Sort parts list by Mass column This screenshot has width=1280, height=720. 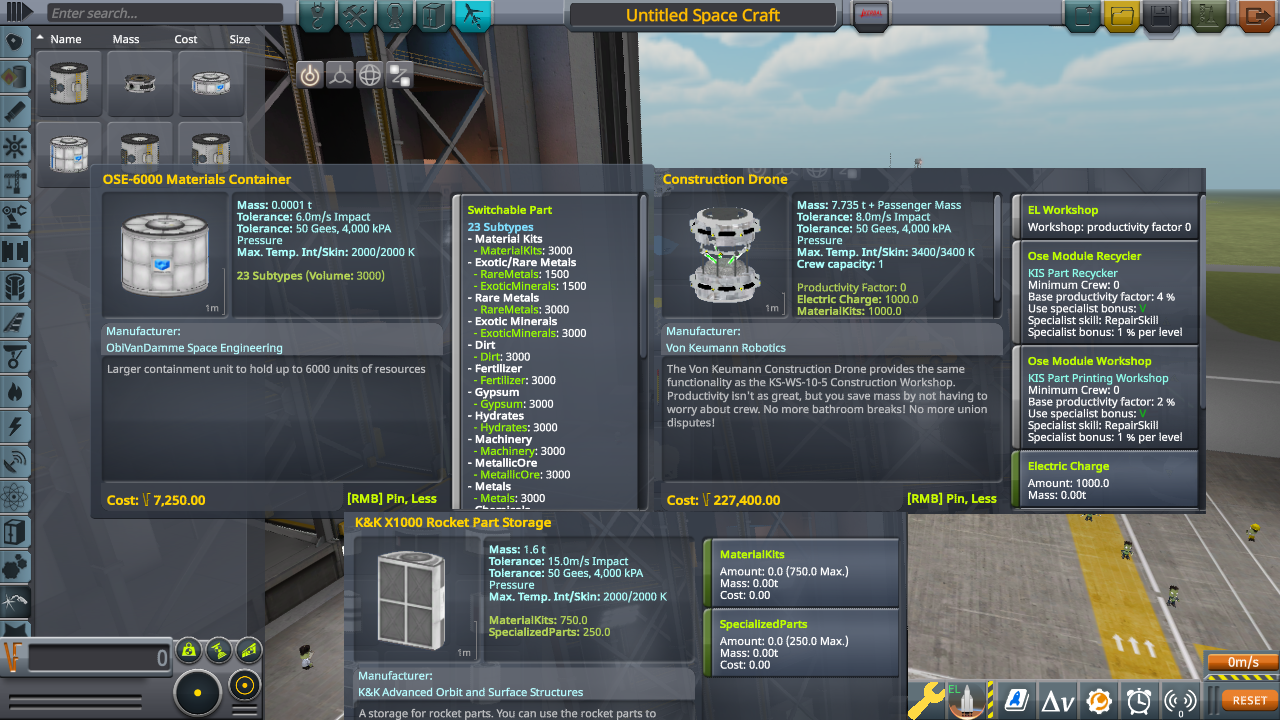125,39
